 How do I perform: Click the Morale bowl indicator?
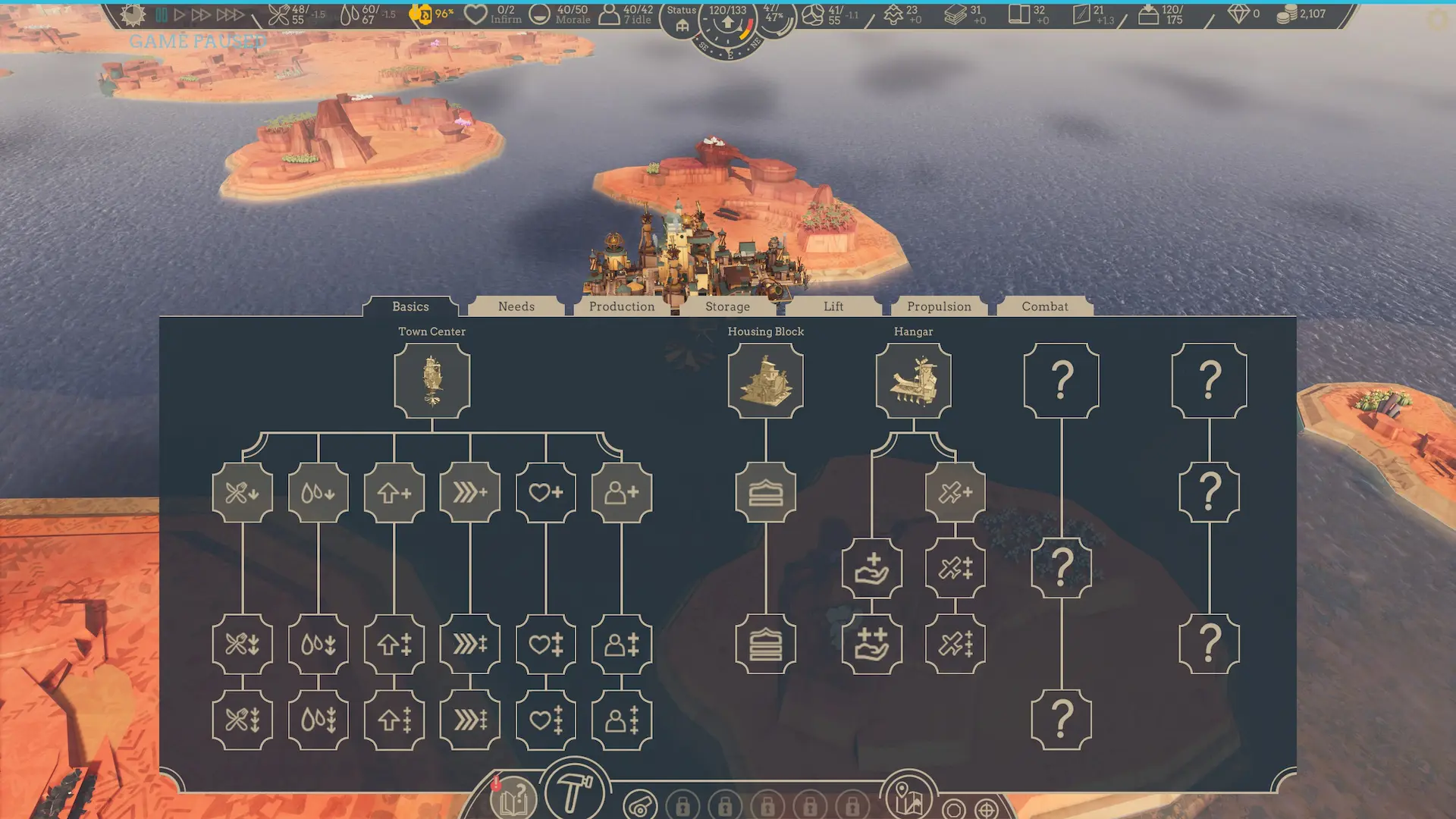[541, 12]
